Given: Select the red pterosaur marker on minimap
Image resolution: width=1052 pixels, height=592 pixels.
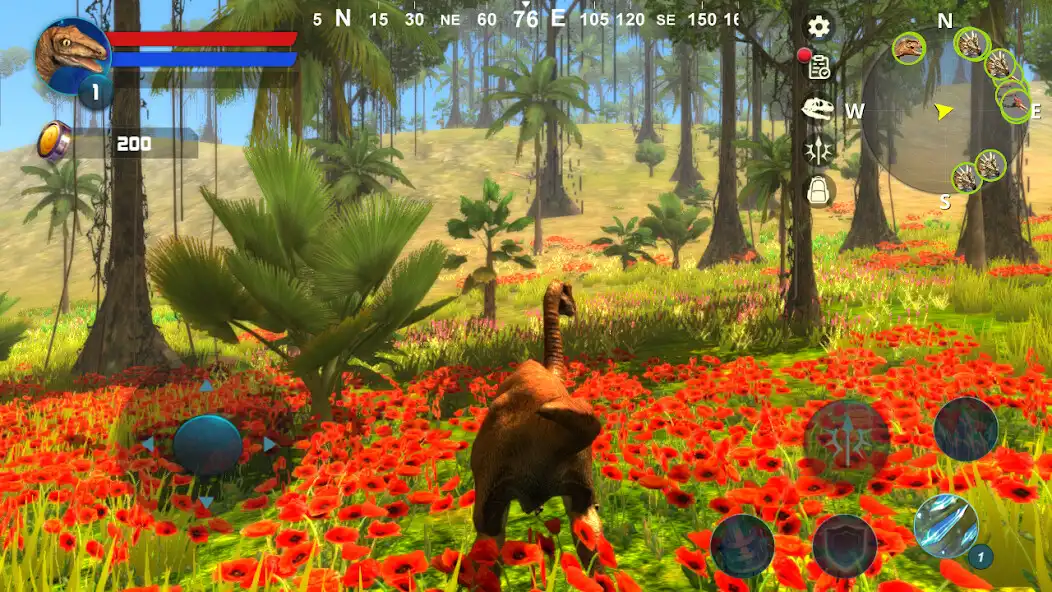Looking at the screenshot, I should coord(1016,104).
